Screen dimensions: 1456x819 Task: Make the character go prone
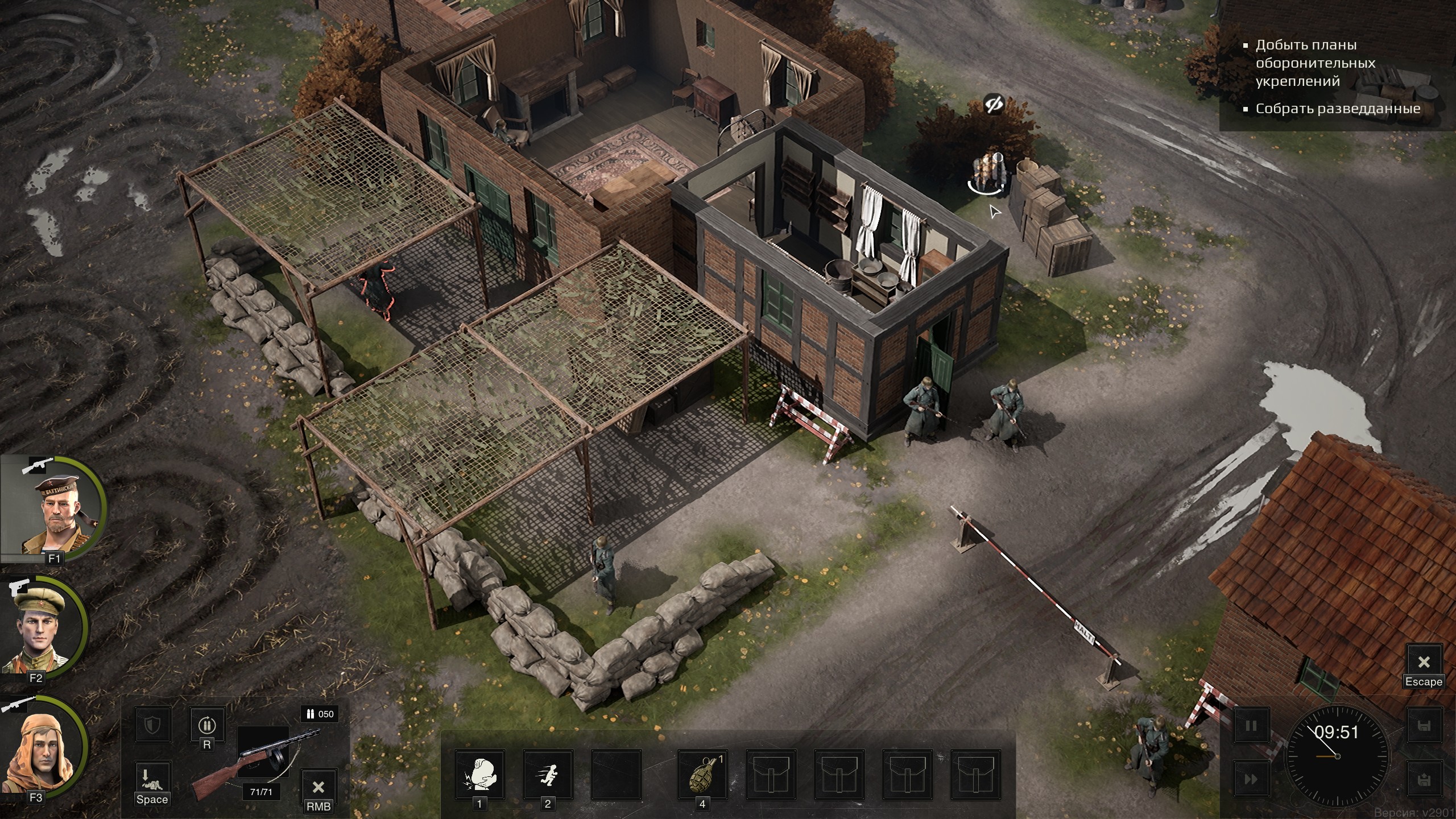152,778
